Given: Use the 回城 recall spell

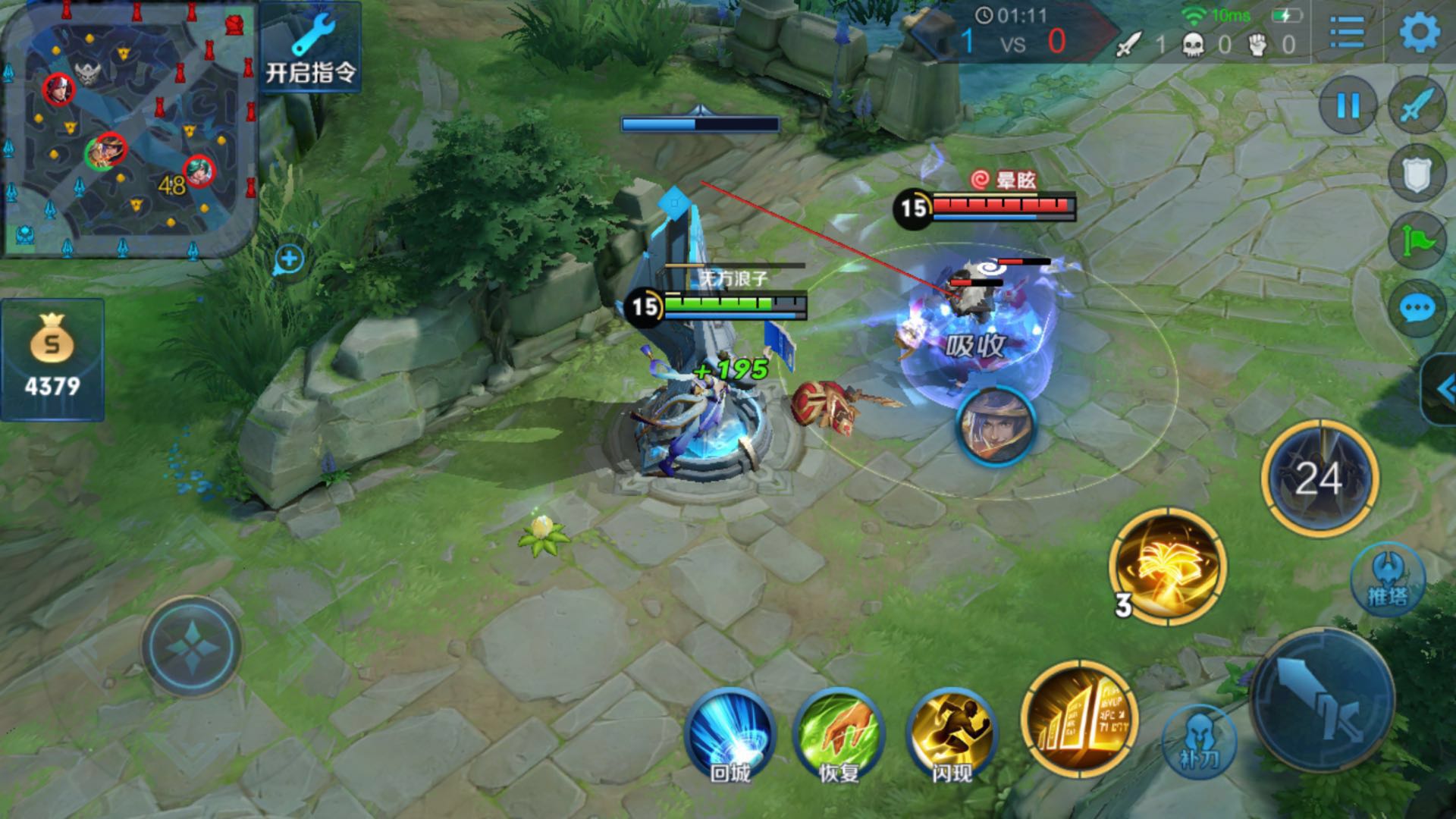Looking at the screenshot, I should pyautogui.click(x=730, y=736).
